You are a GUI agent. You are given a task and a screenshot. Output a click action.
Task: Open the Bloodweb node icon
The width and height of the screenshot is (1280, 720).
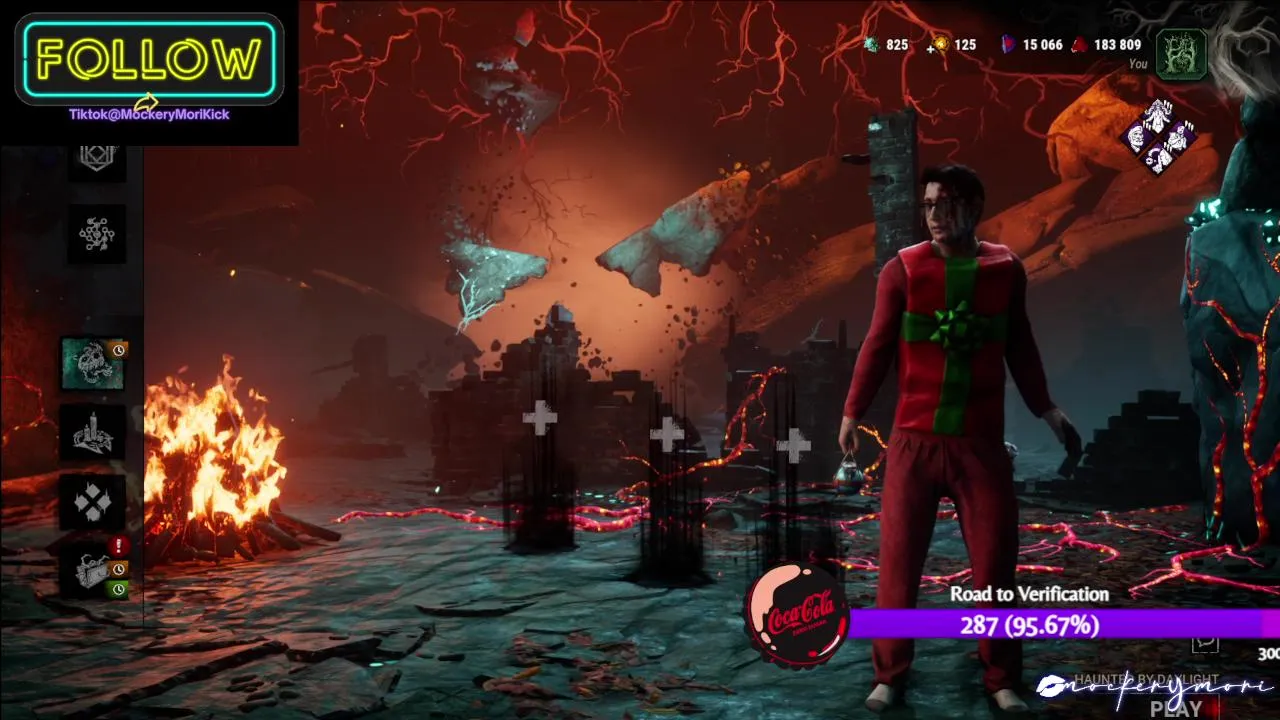pos(97,234)
